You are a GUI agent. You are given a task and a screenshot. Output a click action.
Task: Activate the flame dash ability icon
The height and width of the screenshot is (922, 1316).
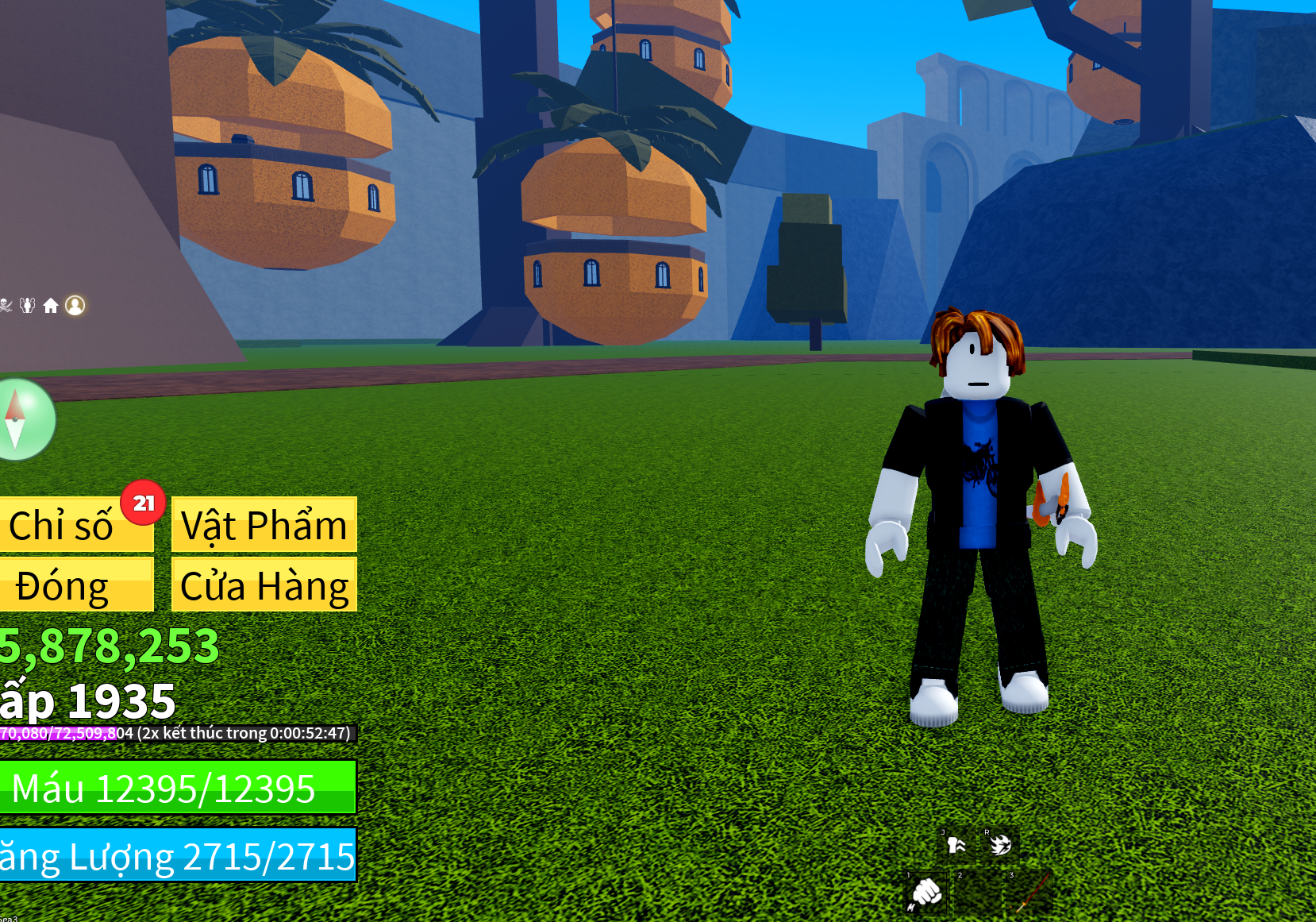tap(999, 845)
